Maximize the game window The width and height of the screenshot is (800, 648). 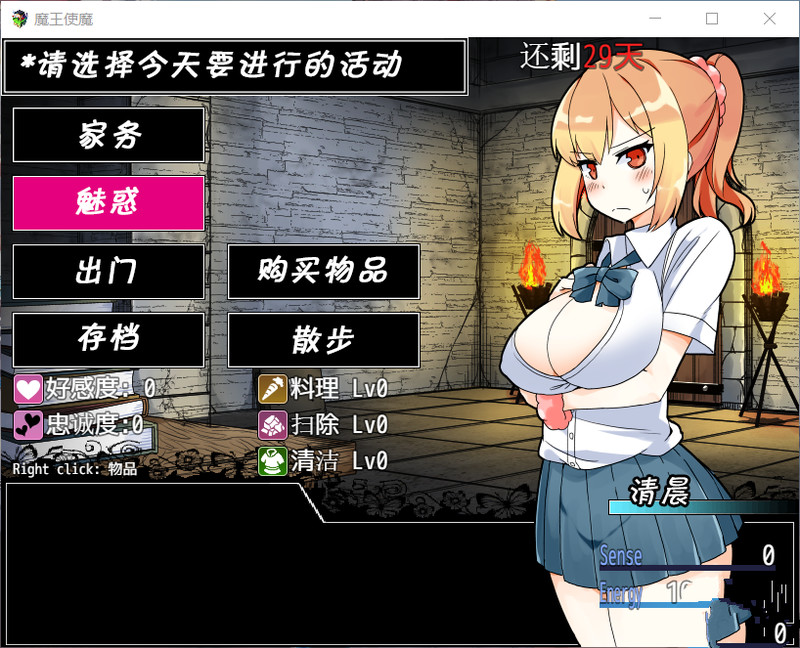tap(712, 19)
